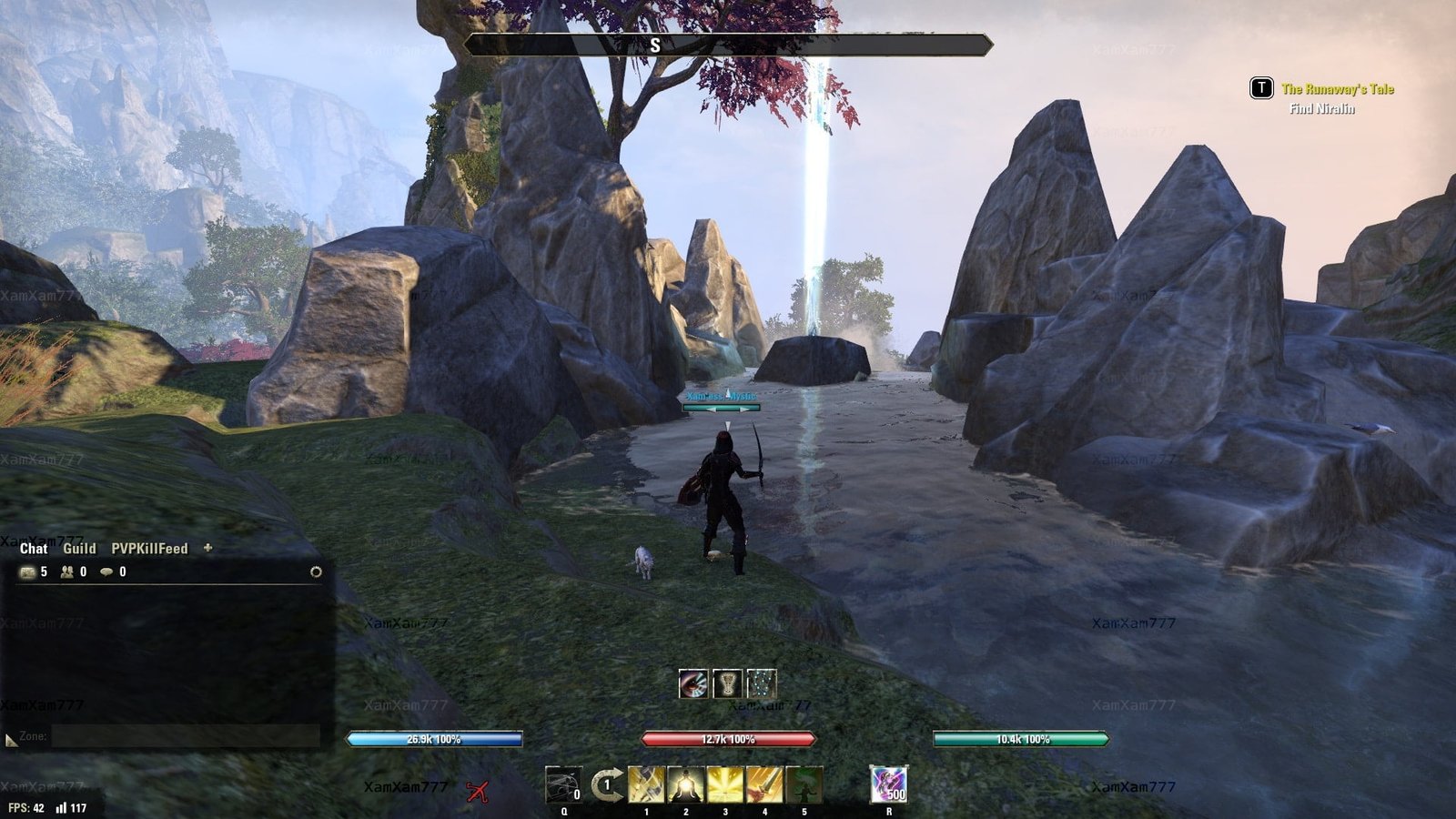Select the Chat tab
Screen dimensions: 1456x819
click(34, 549)
